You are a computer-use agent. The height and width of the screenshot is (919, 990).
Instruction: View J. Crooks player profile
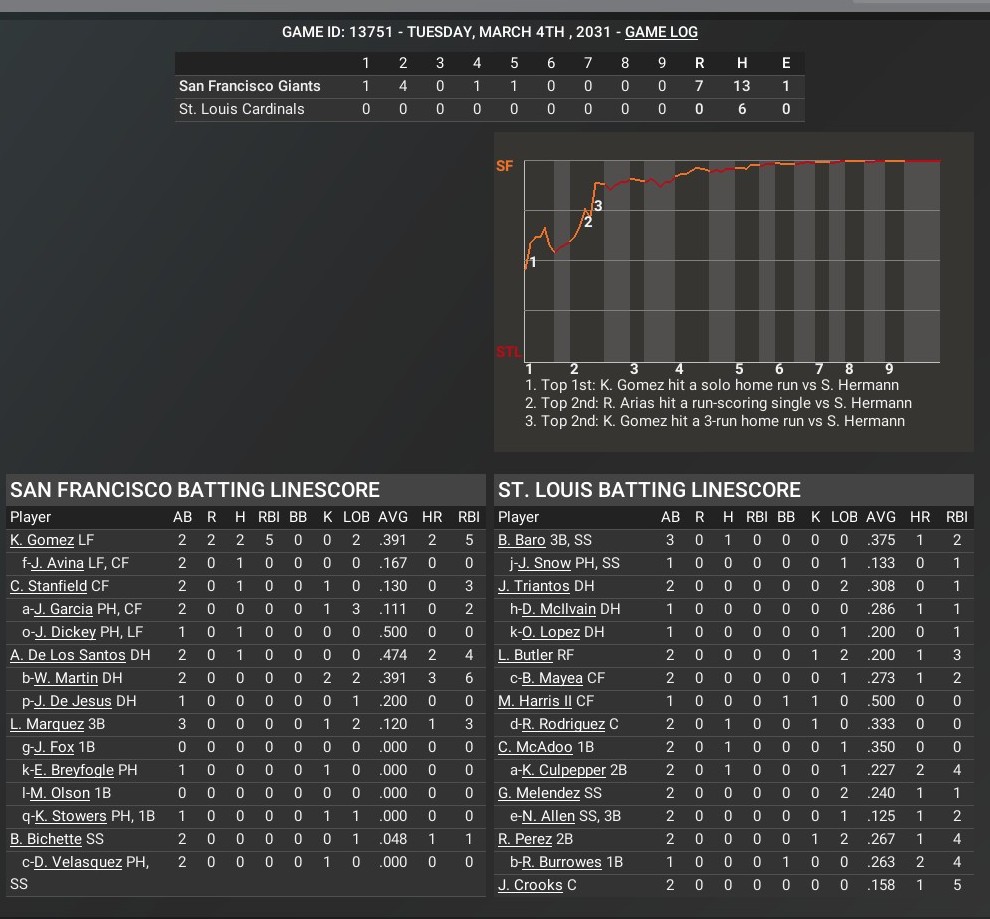[531, 885]
